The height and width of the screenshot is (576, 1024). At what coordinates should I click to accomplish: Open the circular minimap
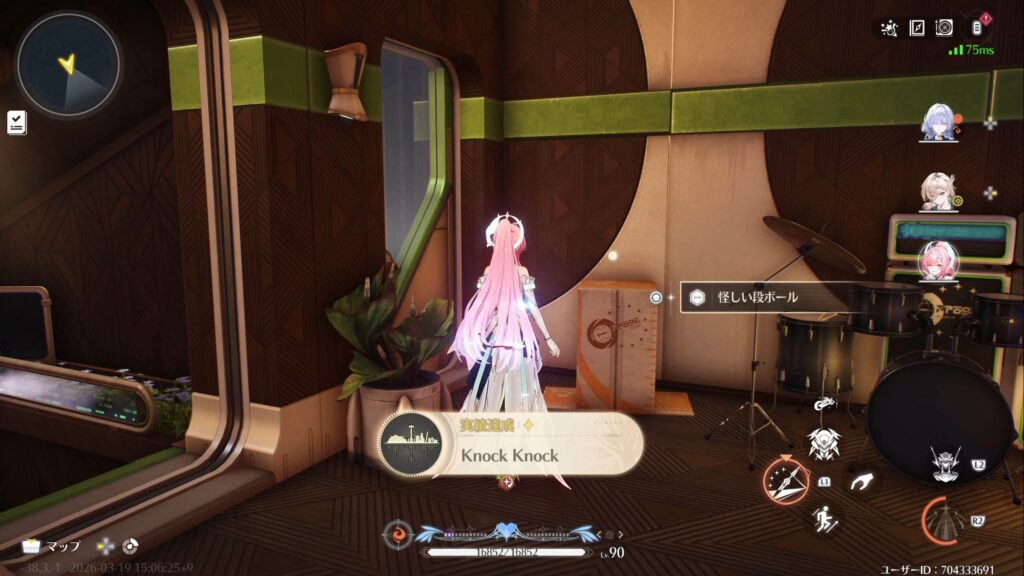pos(69,64)
